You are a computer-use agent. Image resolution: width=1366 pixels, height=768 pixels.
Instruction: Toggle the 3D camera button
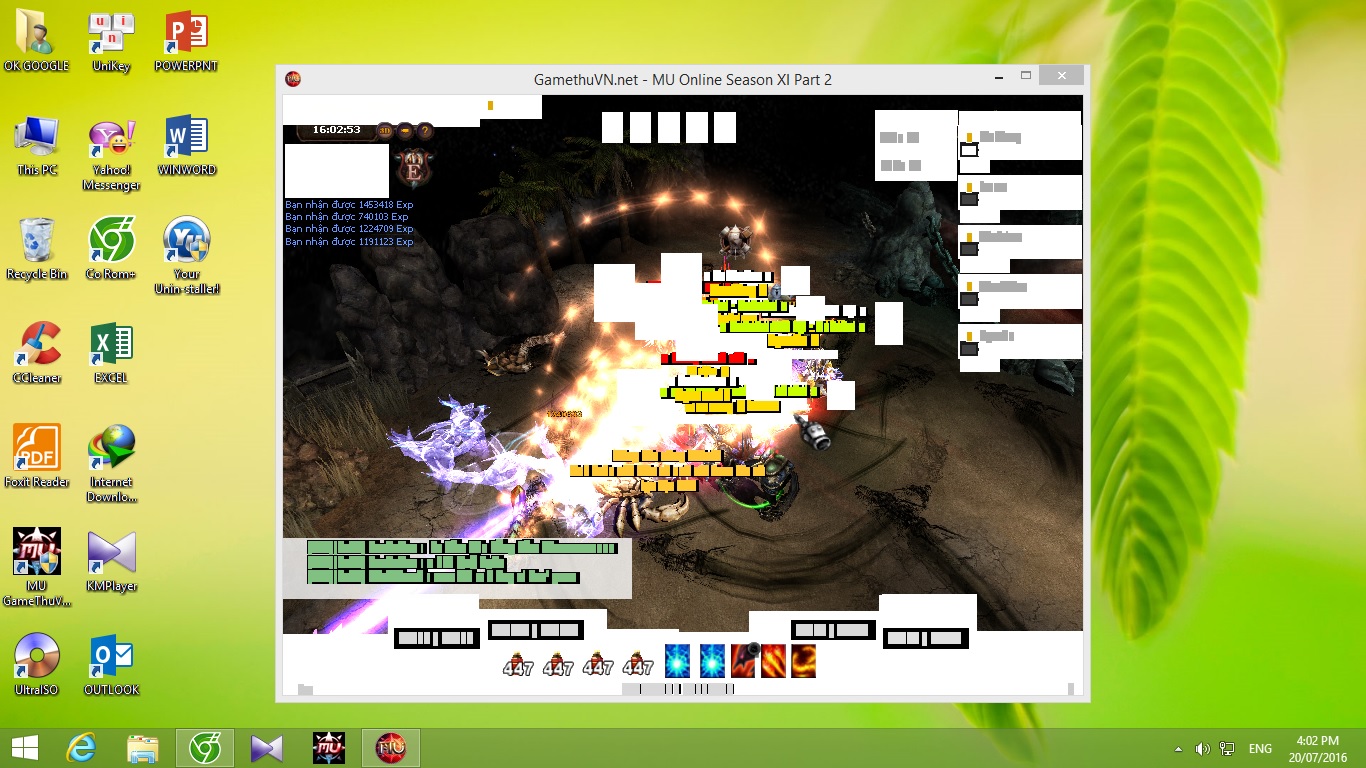click(385, 130)
